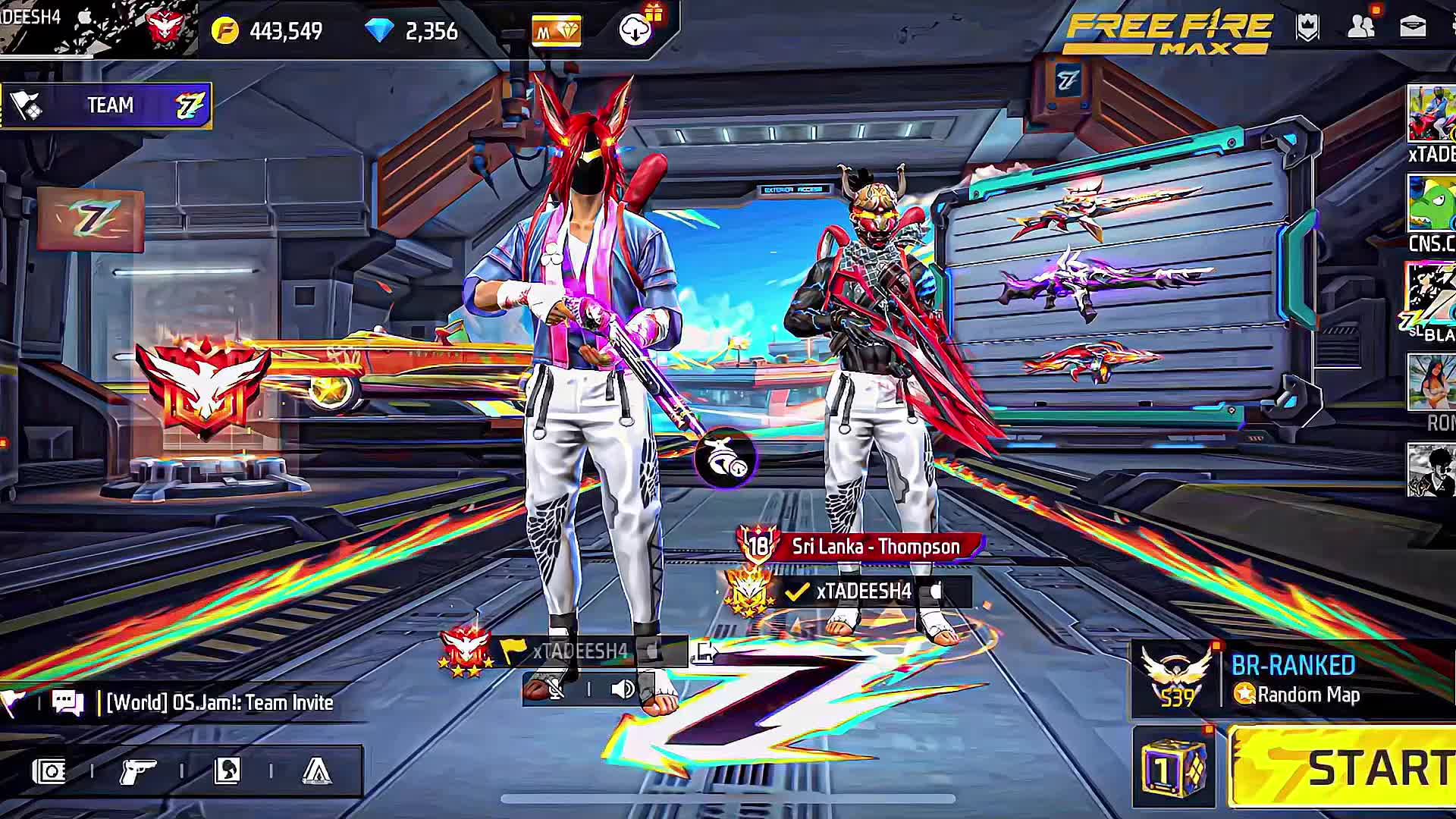Open the numbered loot cube icon
This screenshot has height=819, width=1456.
pos(1172,767)
